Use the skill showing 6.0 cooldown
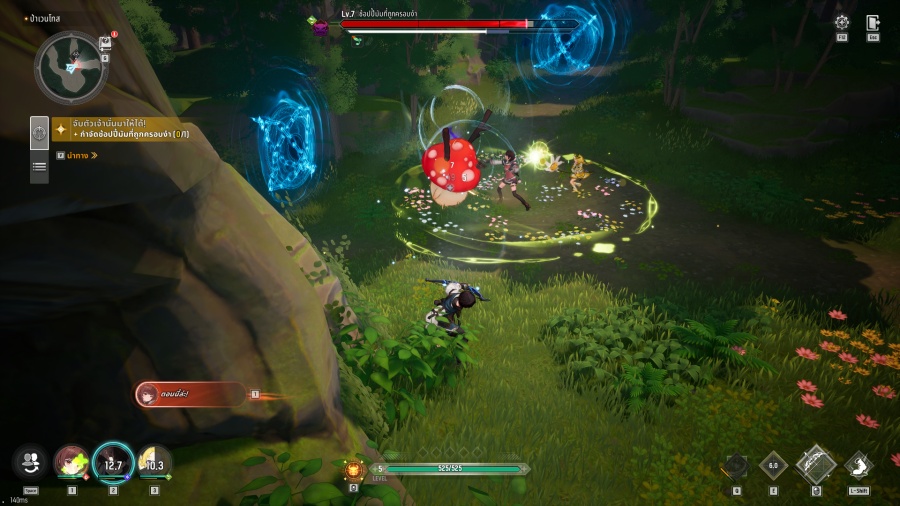900x506 pixels. tap(773, 465)
